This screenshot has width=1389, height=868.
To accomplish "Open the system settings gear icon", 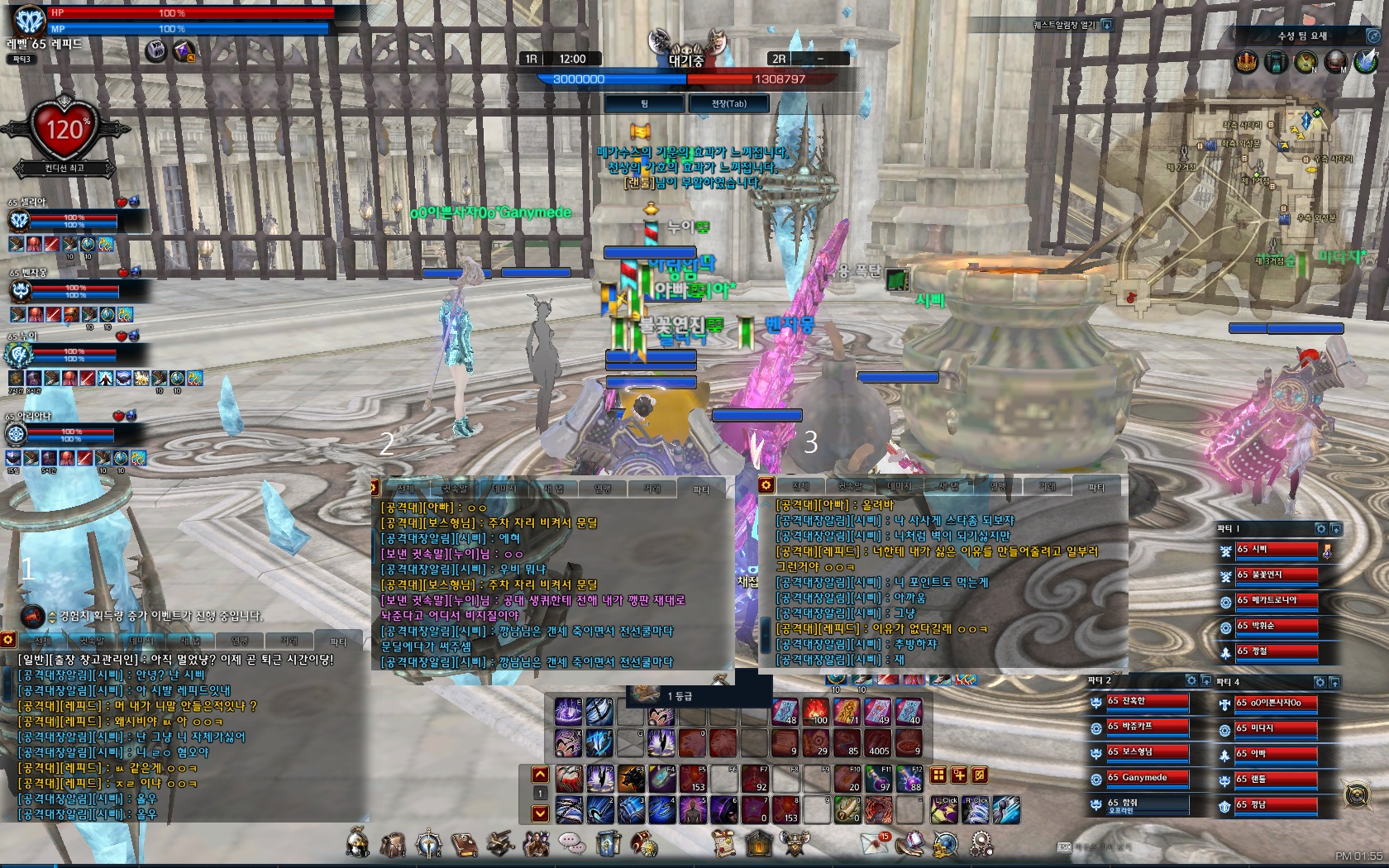I will [981, 843].
